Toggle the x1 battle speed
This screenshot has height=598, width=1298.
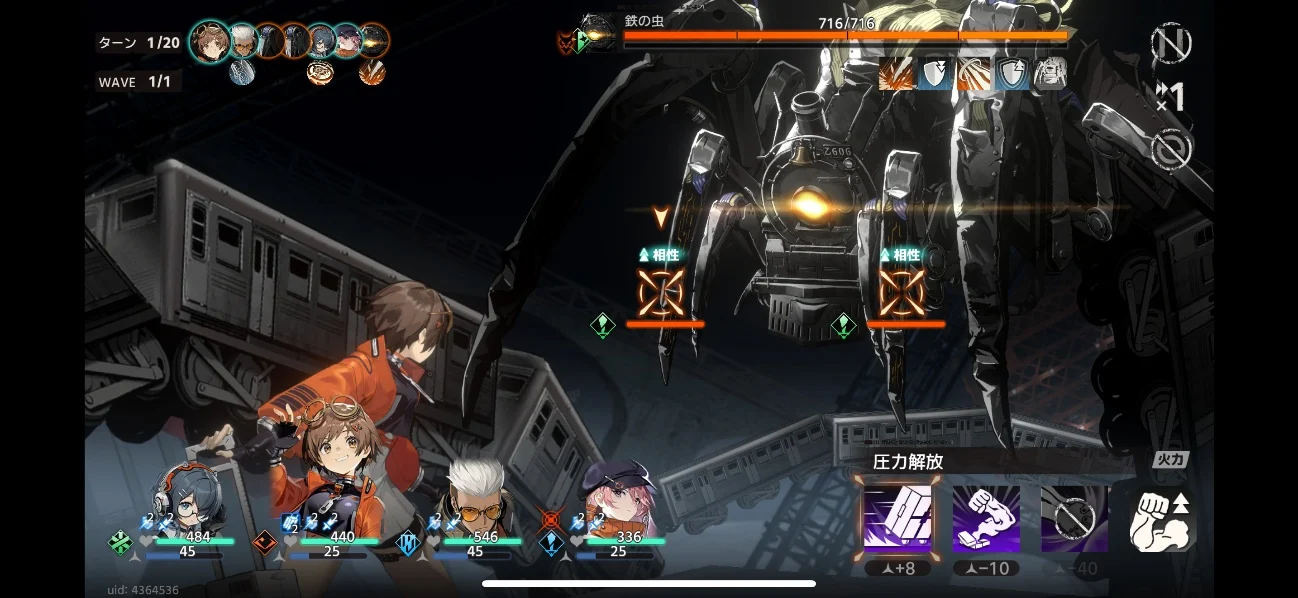pyautogui.click(x=1170, y=96)
